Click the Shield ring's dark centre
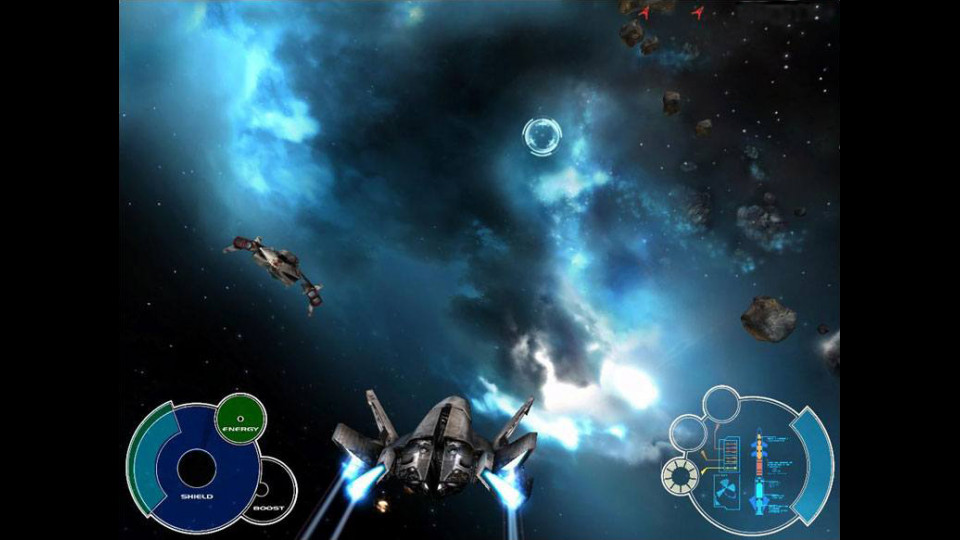This screenshot has width=960, height=540. click(196, 467)
